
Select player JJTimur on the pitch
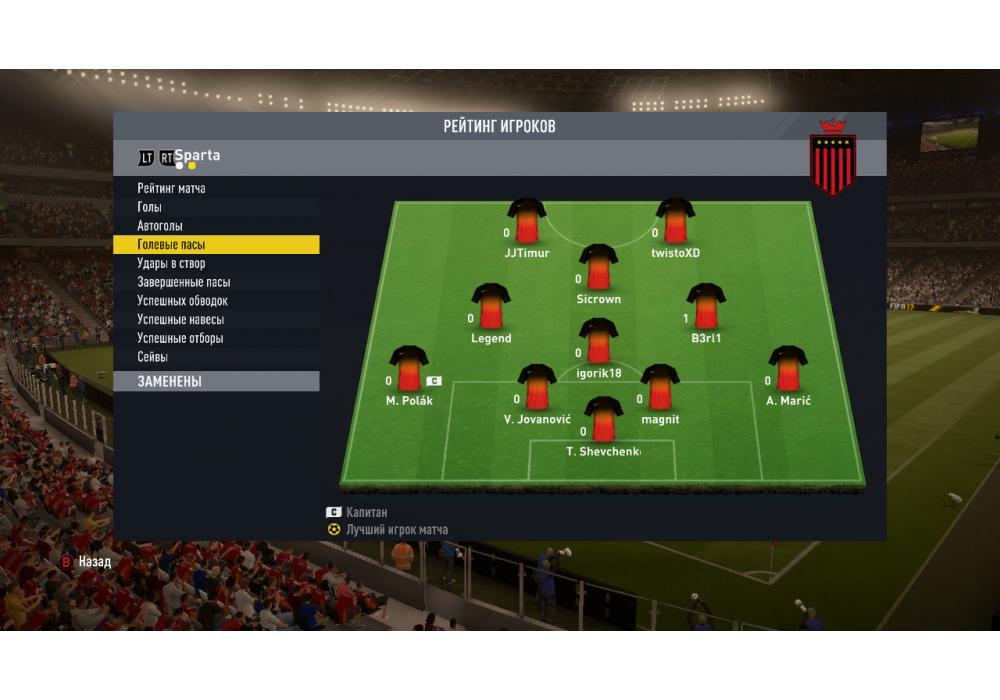tap(526, 222)
